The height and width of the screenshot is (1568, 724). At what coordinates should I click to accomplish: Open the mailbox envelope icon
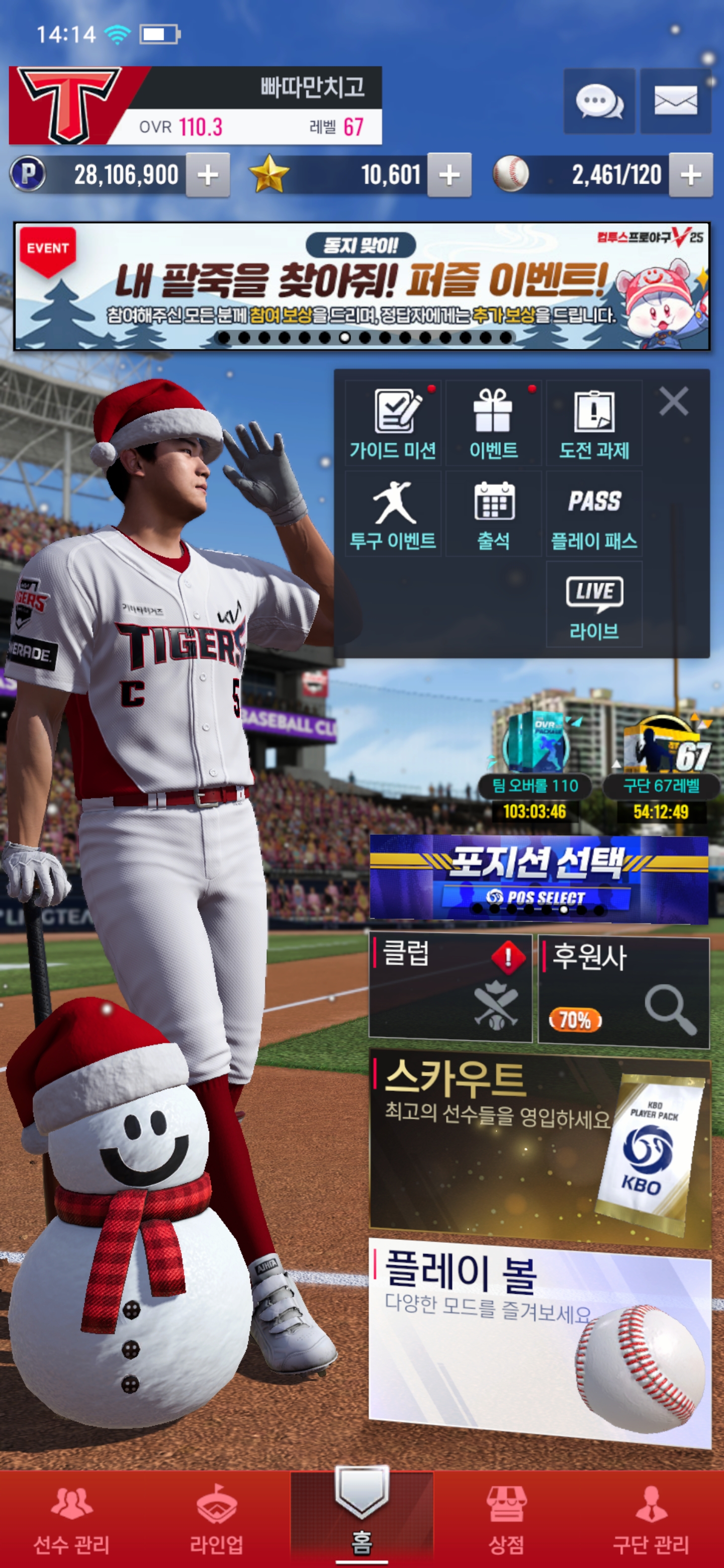[x=675, y=101]
